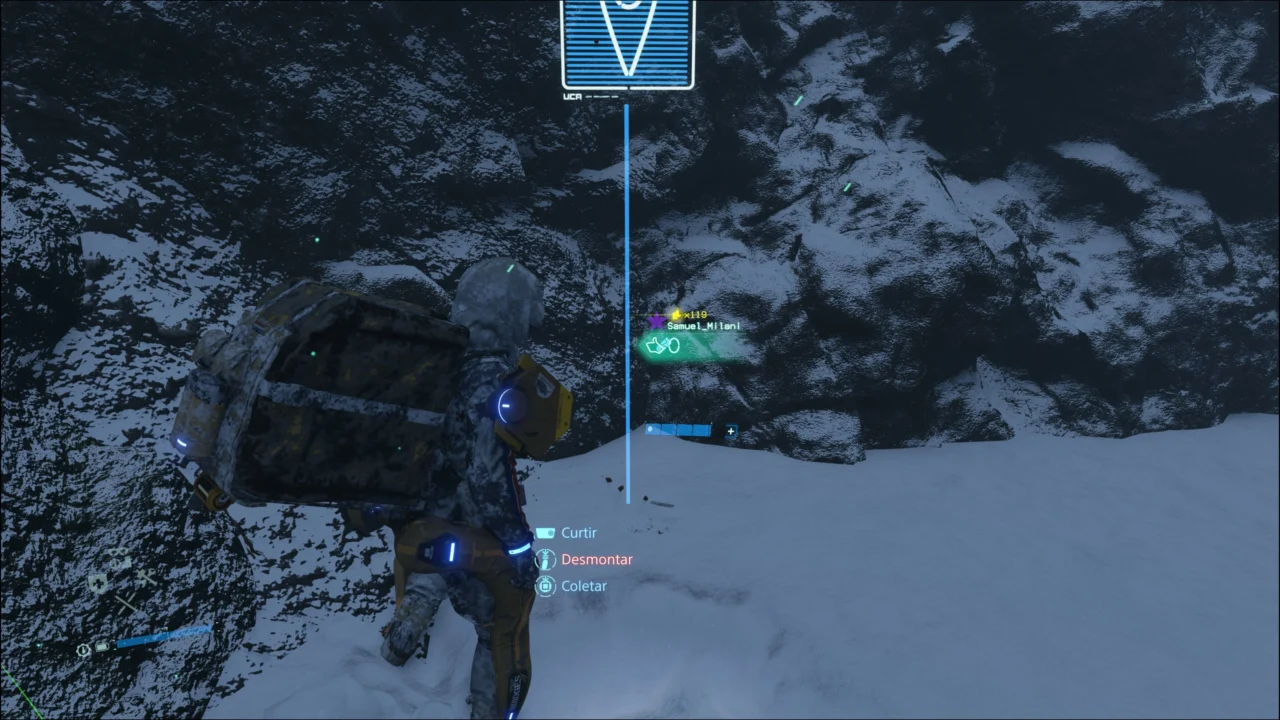Screen dimensions: 1280x720
Task: Click the Samuel_Milani player name
Action: tap(703, 326)
